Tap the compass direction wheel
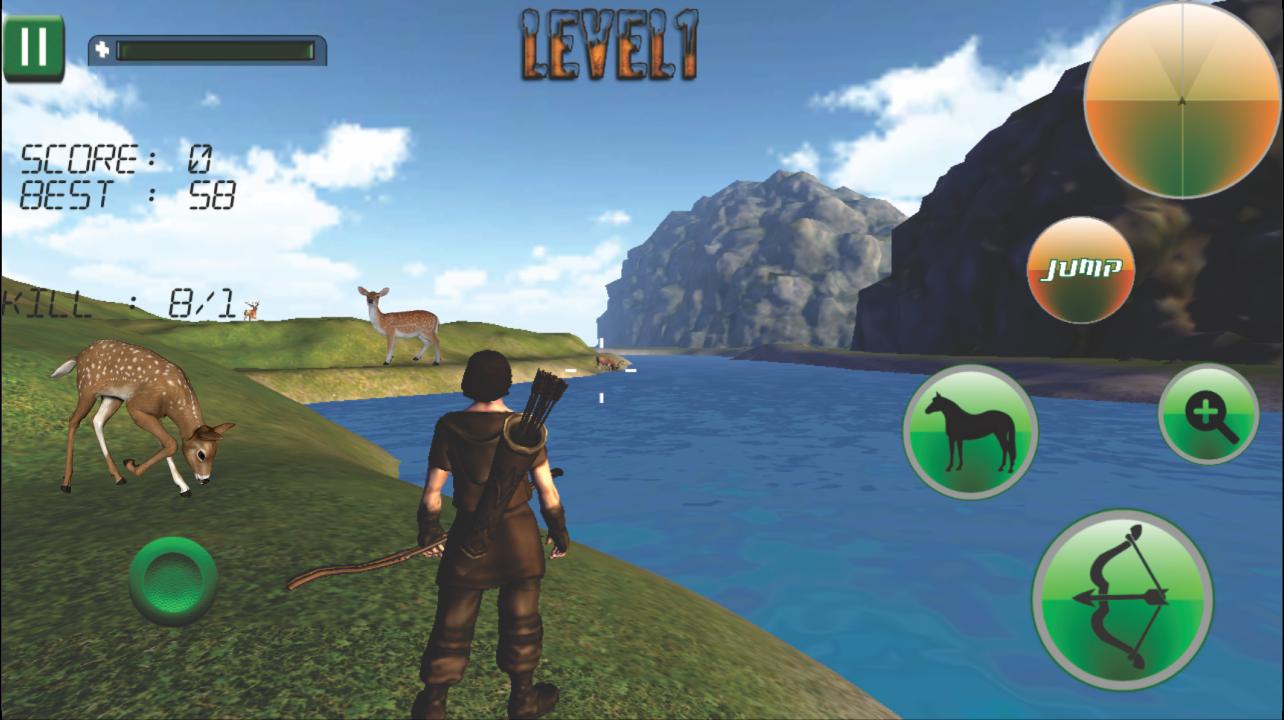1284x720 pixels. coord(1180,100)
